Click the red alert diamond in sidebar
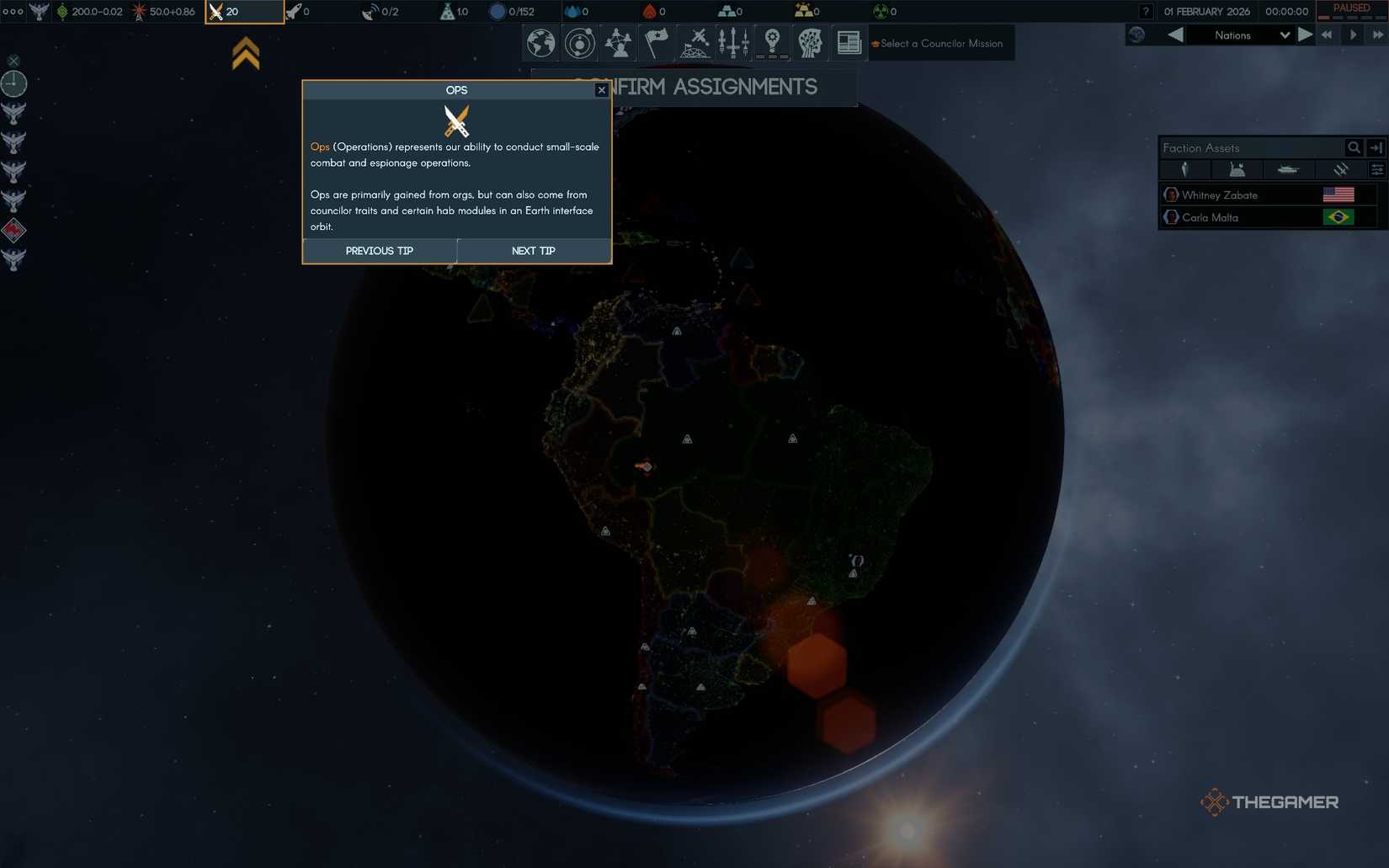Image resolution: width=1389 pixels, height=868 pixels. coord(13,229)
